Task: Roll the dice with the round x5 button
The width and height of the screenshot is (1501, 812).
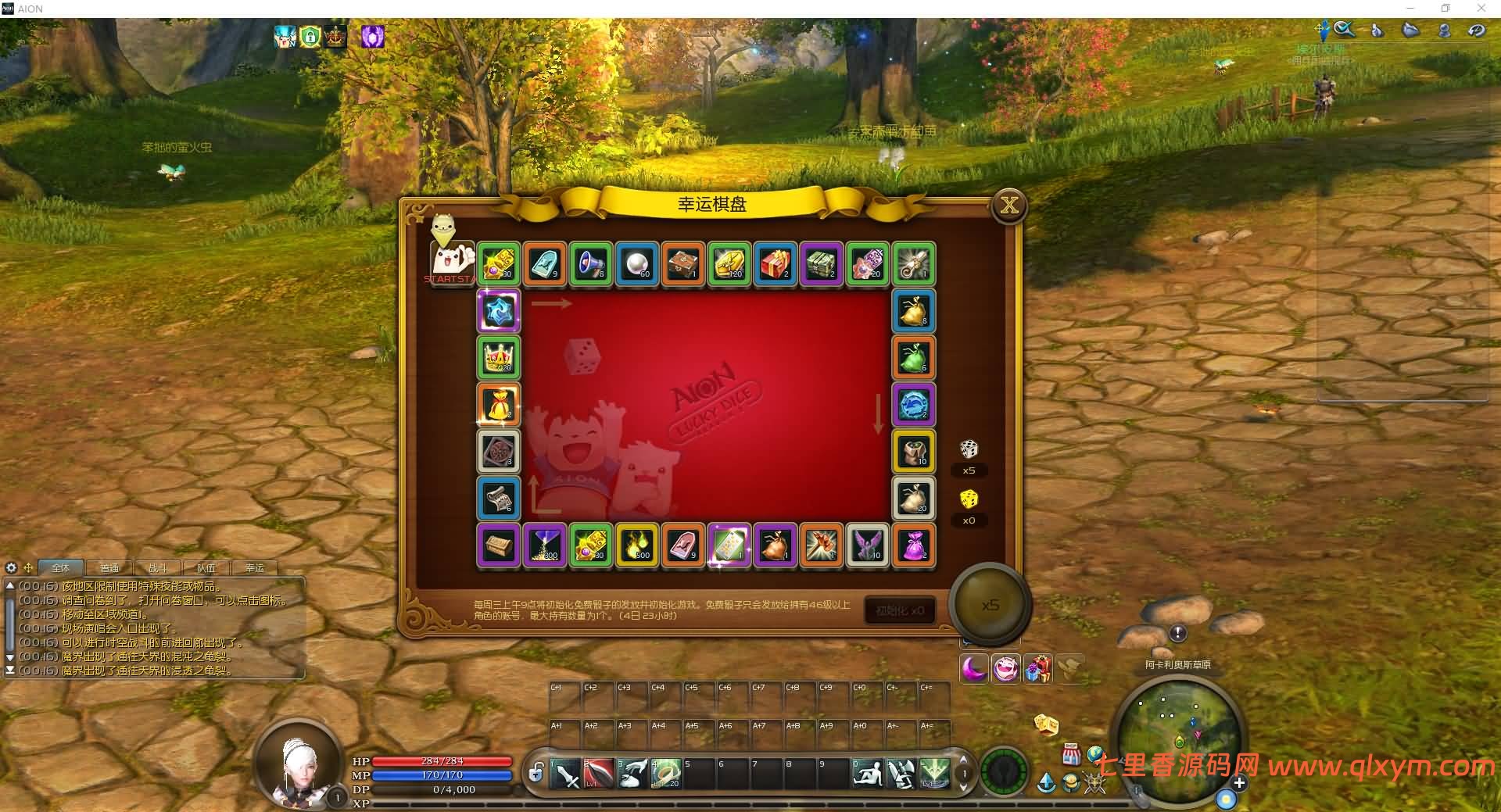Action: [990, 605]
